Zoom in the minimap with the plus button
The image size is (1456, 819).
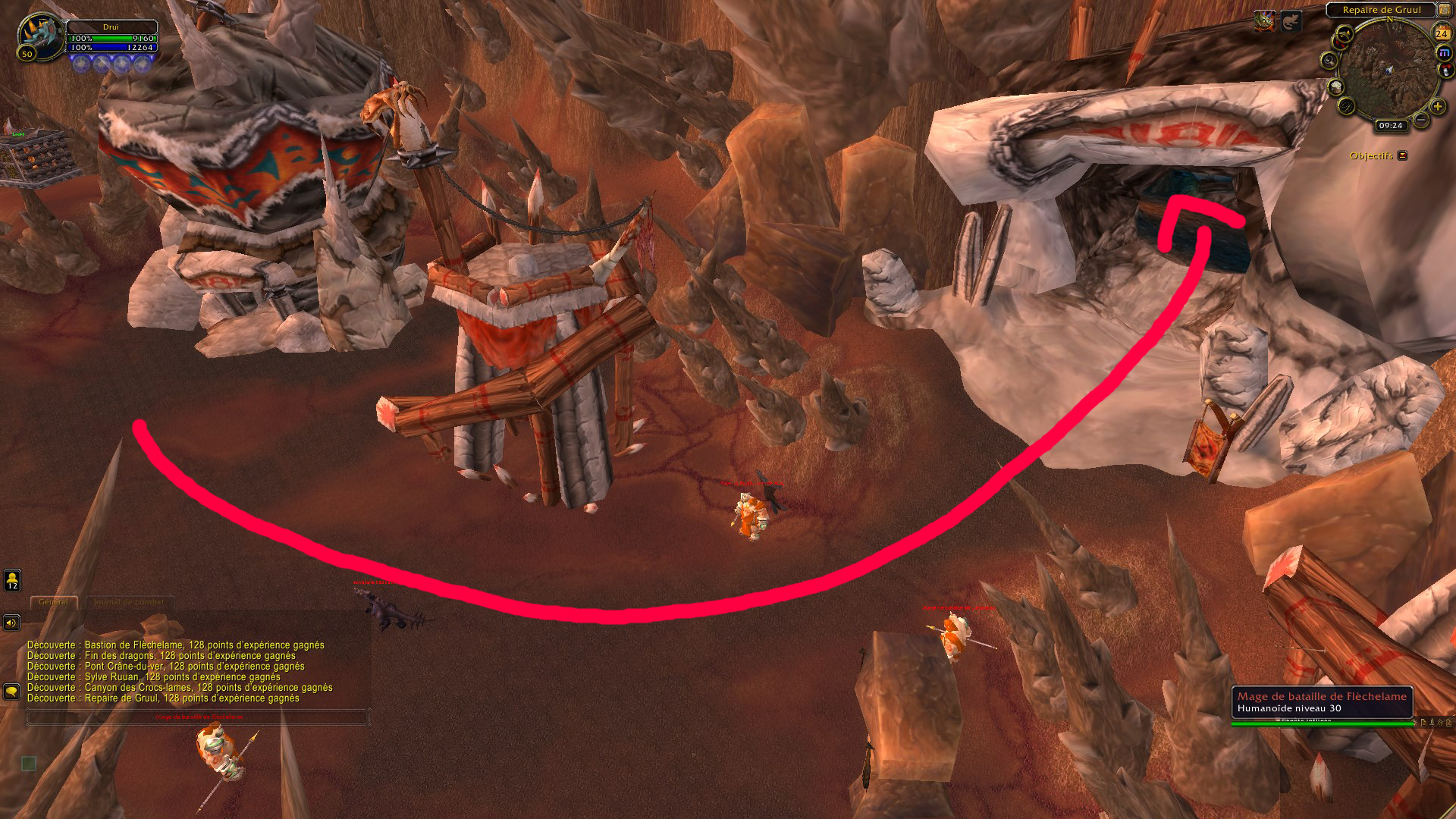tap(1437, 107)
